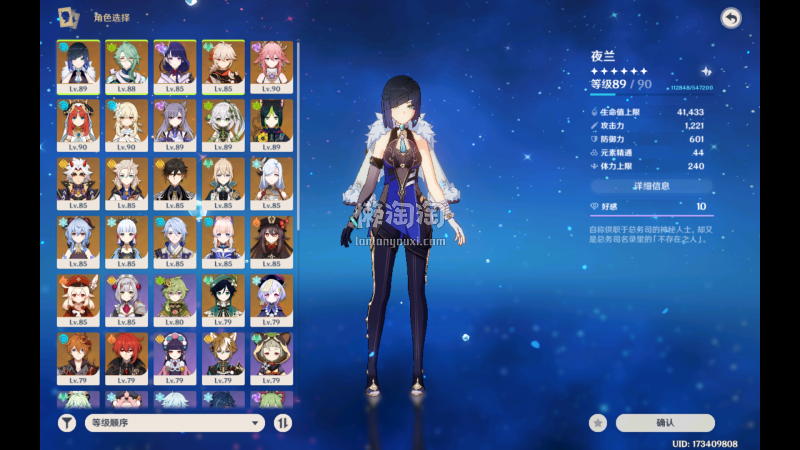
Task: Choose Keqing from the character grid
Action: [x=174, y=124]
